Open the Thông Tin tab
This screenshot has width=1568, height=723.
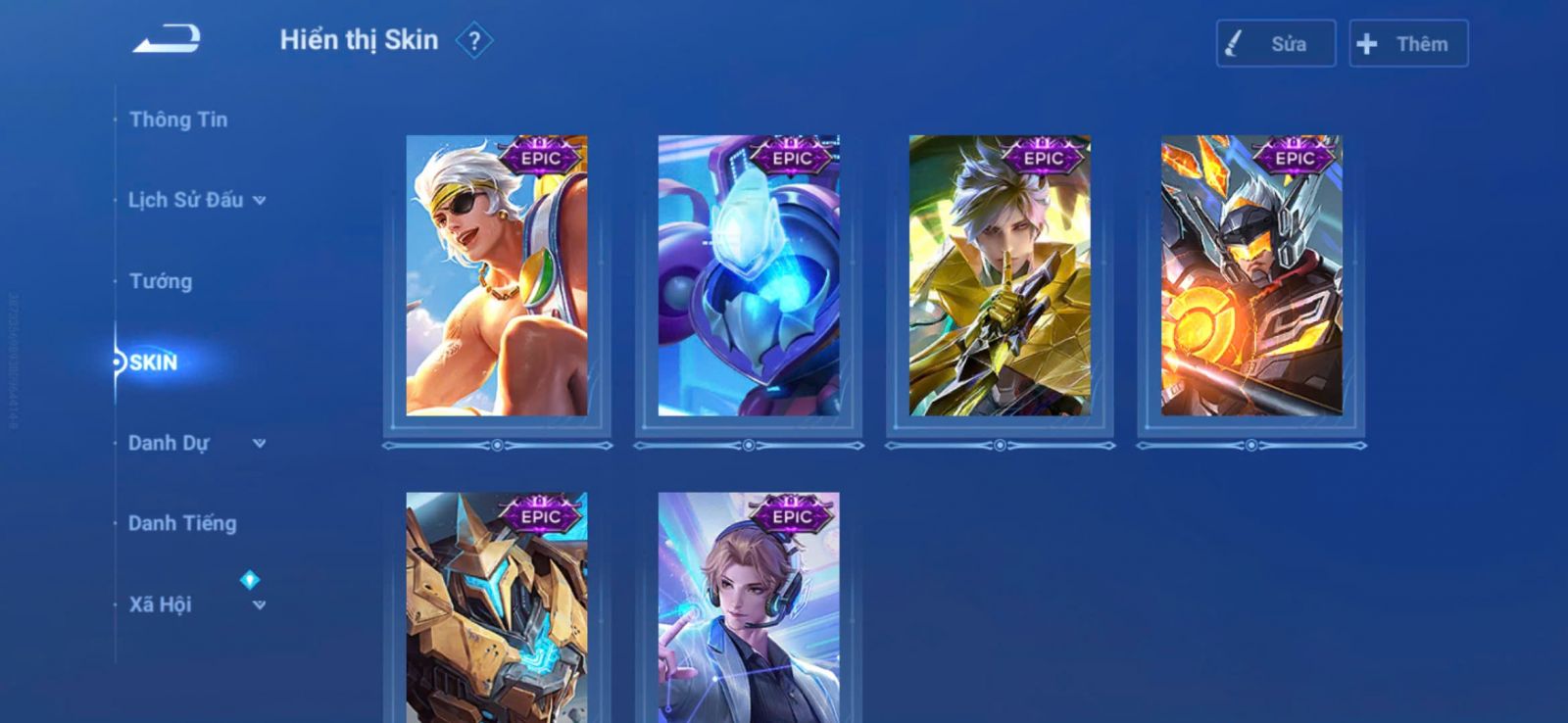click(x=178, y=120)
